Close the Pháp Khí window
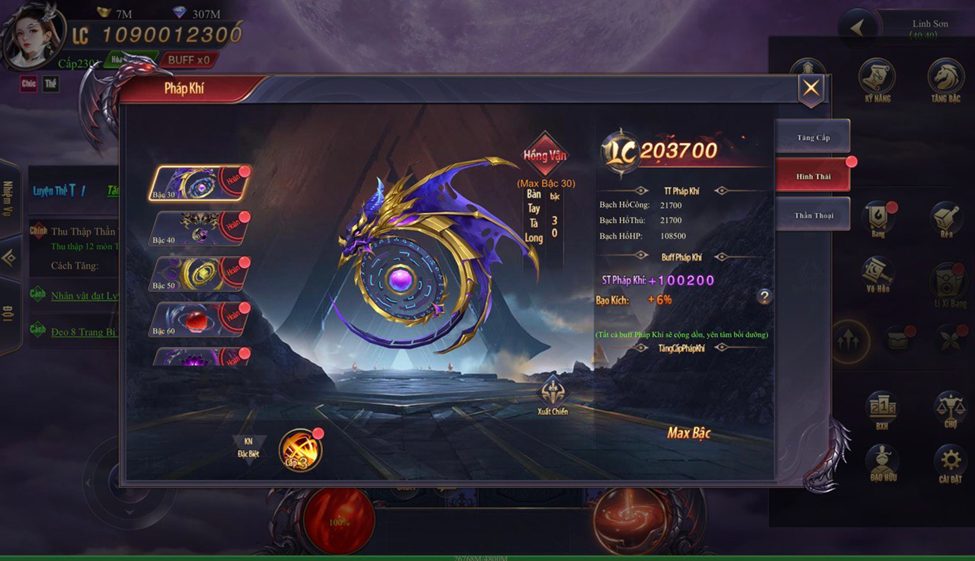Viewport: 975px width, 561px height. click(x=811, y=89)
